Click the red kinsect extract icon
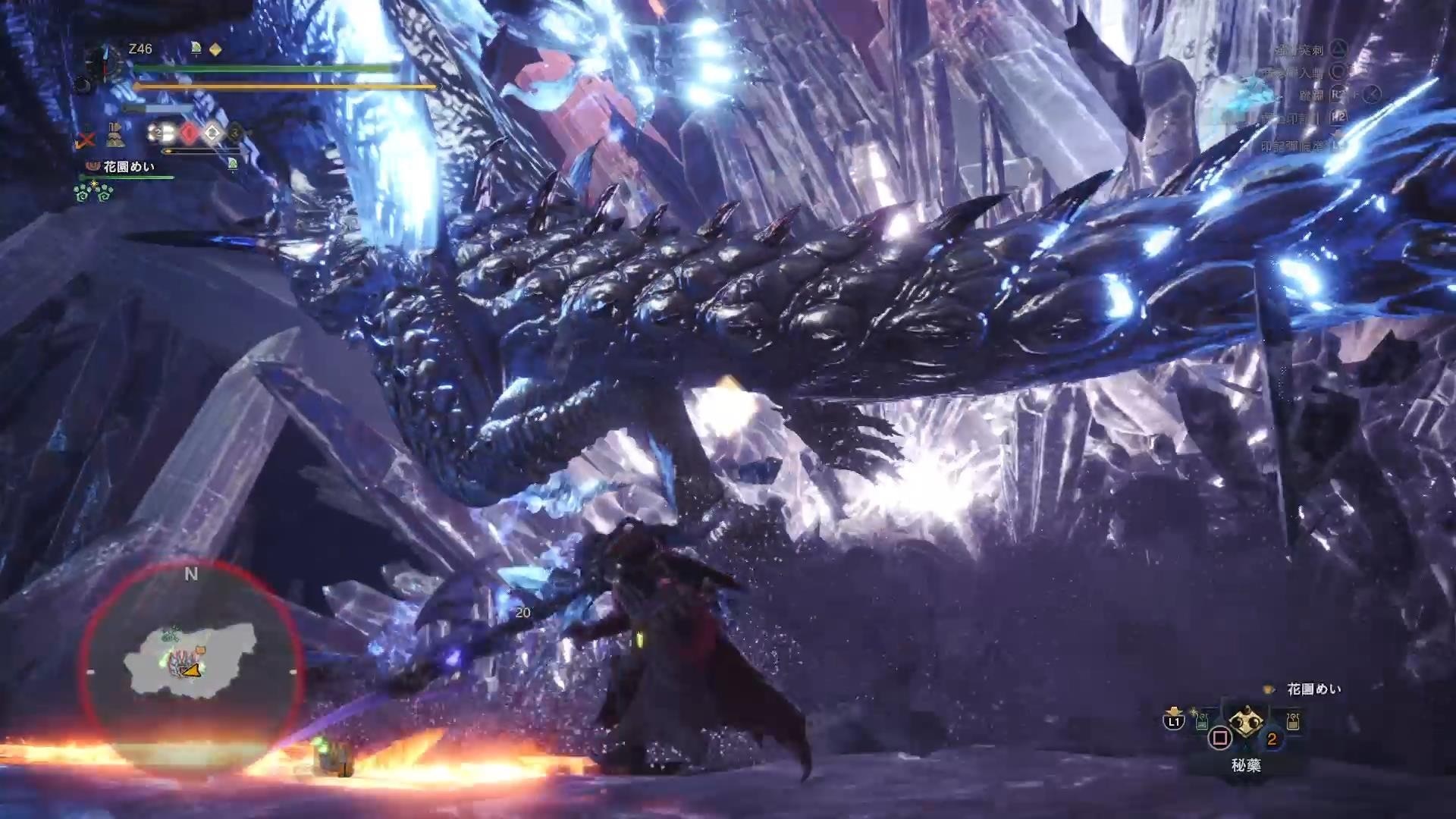Viewport: 1456px width, 819px height. (x=189, y=133)
